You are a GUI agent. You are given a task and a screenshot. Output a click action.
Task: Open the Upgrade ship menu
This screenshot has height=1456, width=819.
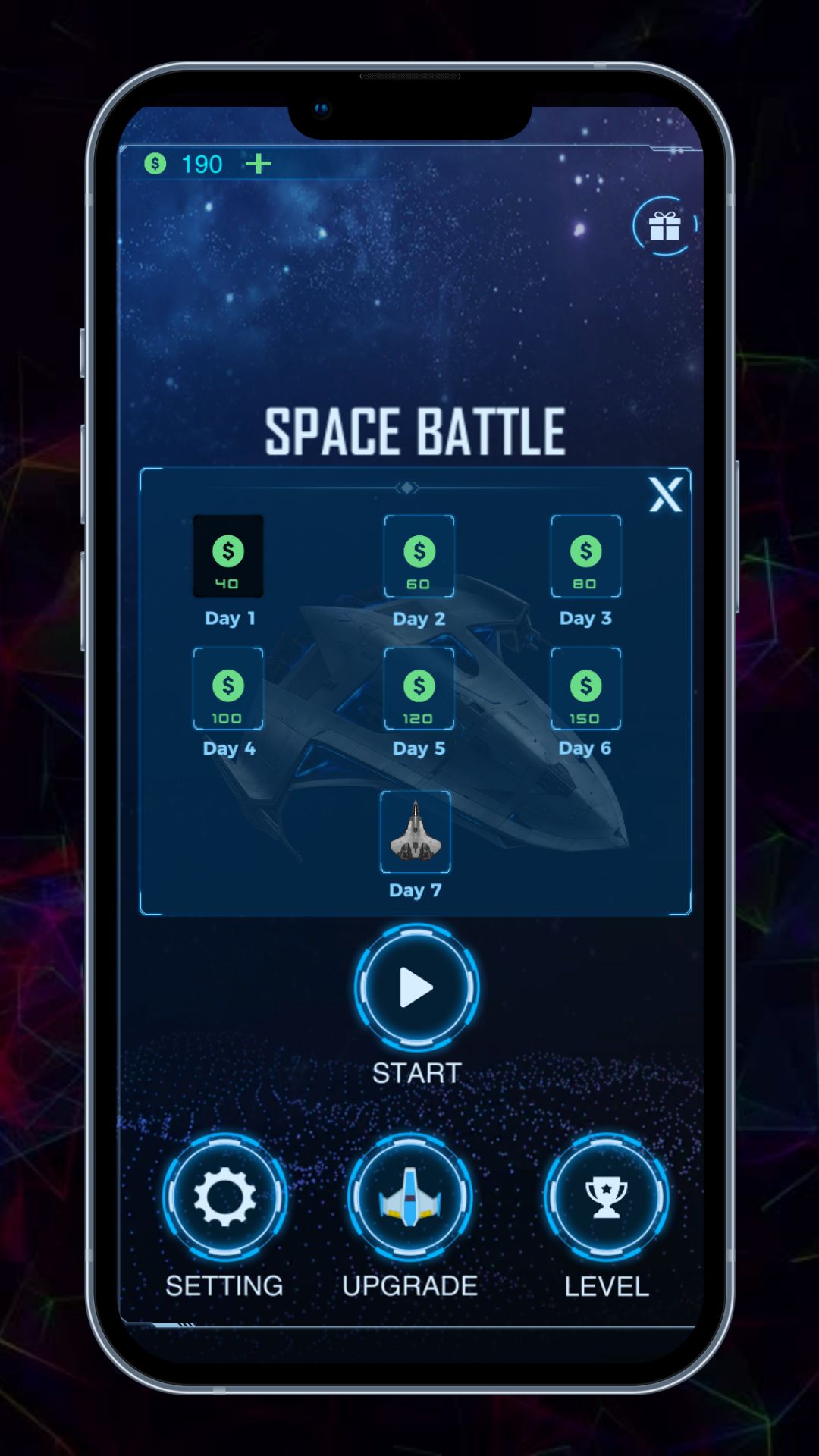(410, 1197)
